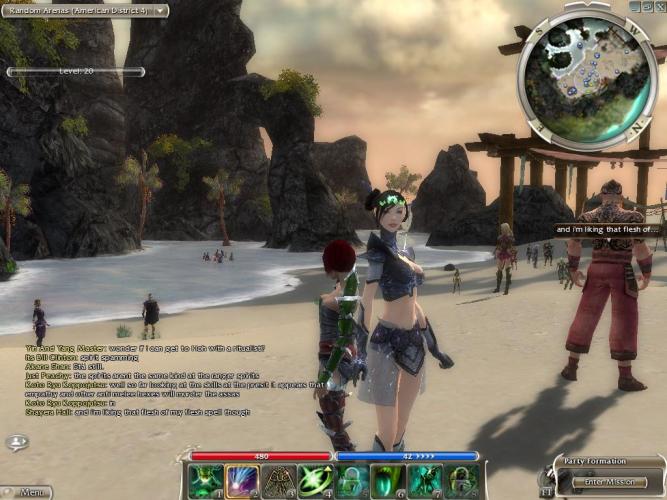The image size is (667, 500).
Task: Trigger the green arrow skill in slot 4
Action: coord(316,481)
